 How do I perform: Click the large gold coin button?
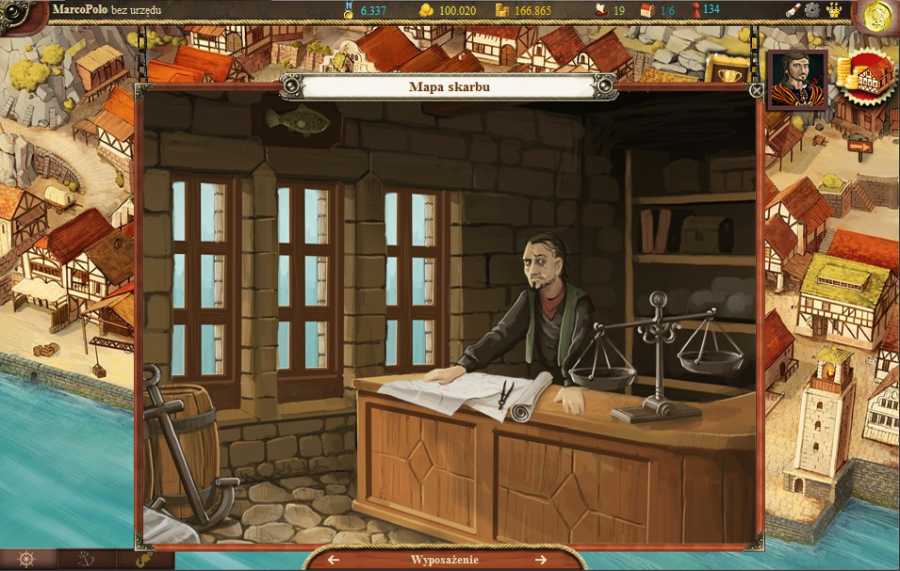coord(878,16)
